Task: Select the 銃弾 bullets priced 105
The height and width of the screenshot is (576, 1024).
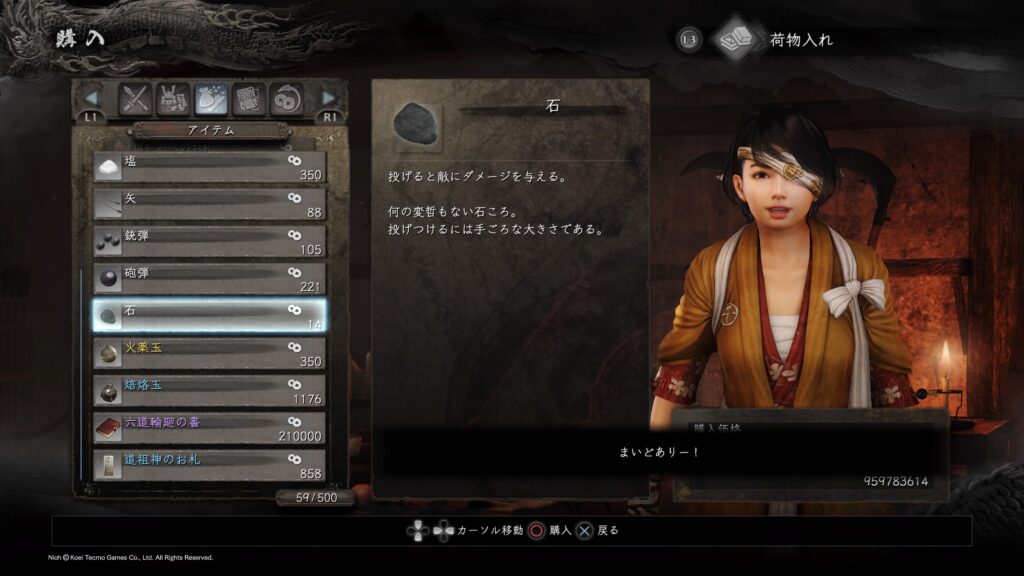Action: tap(208, 241)
